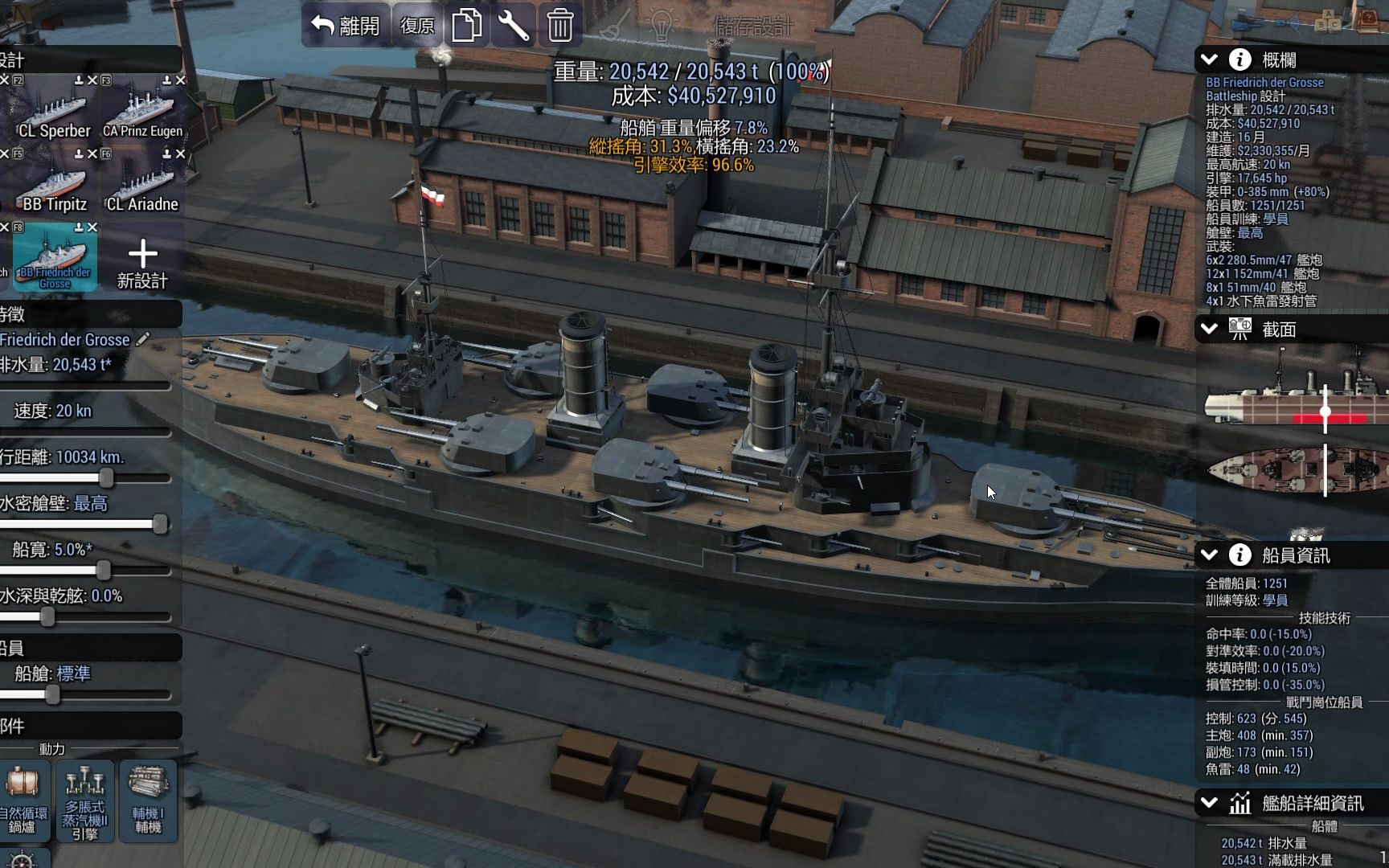
Task: Rename the ship using the pencil icon
Action: click(x=143, y=340)
